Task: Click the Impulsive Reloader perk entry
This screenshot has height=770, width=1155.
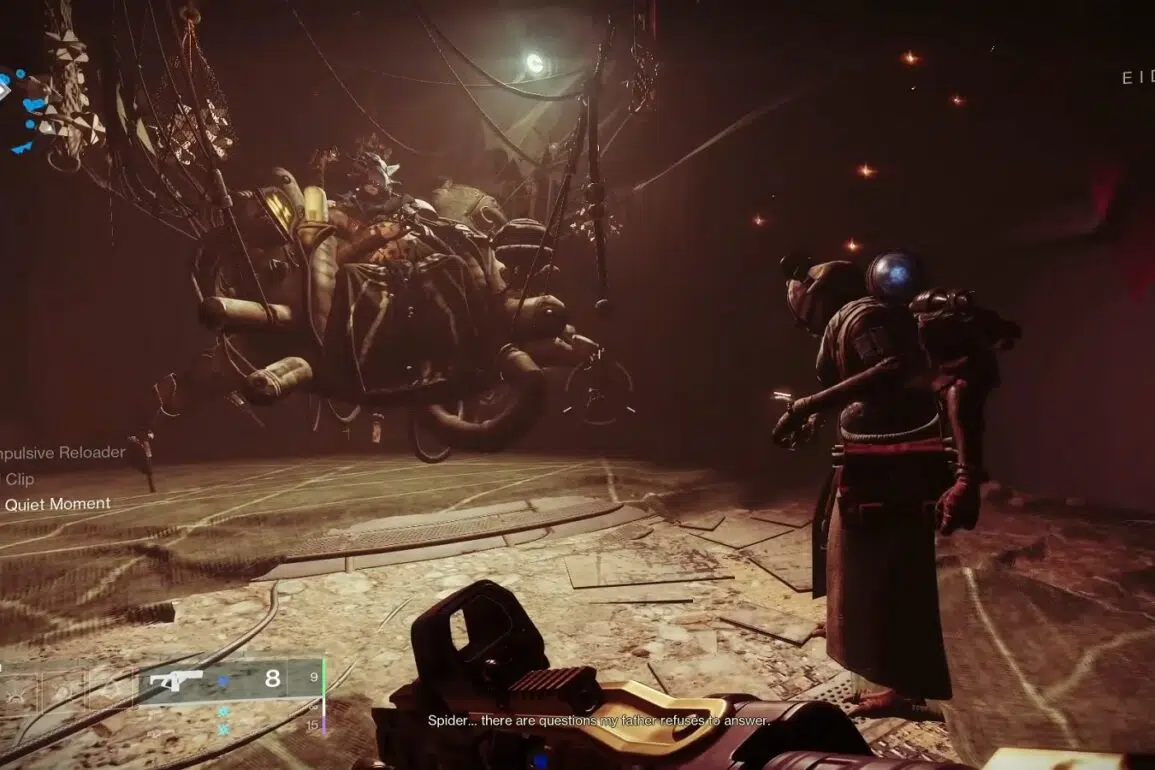Action: (62, 452)
